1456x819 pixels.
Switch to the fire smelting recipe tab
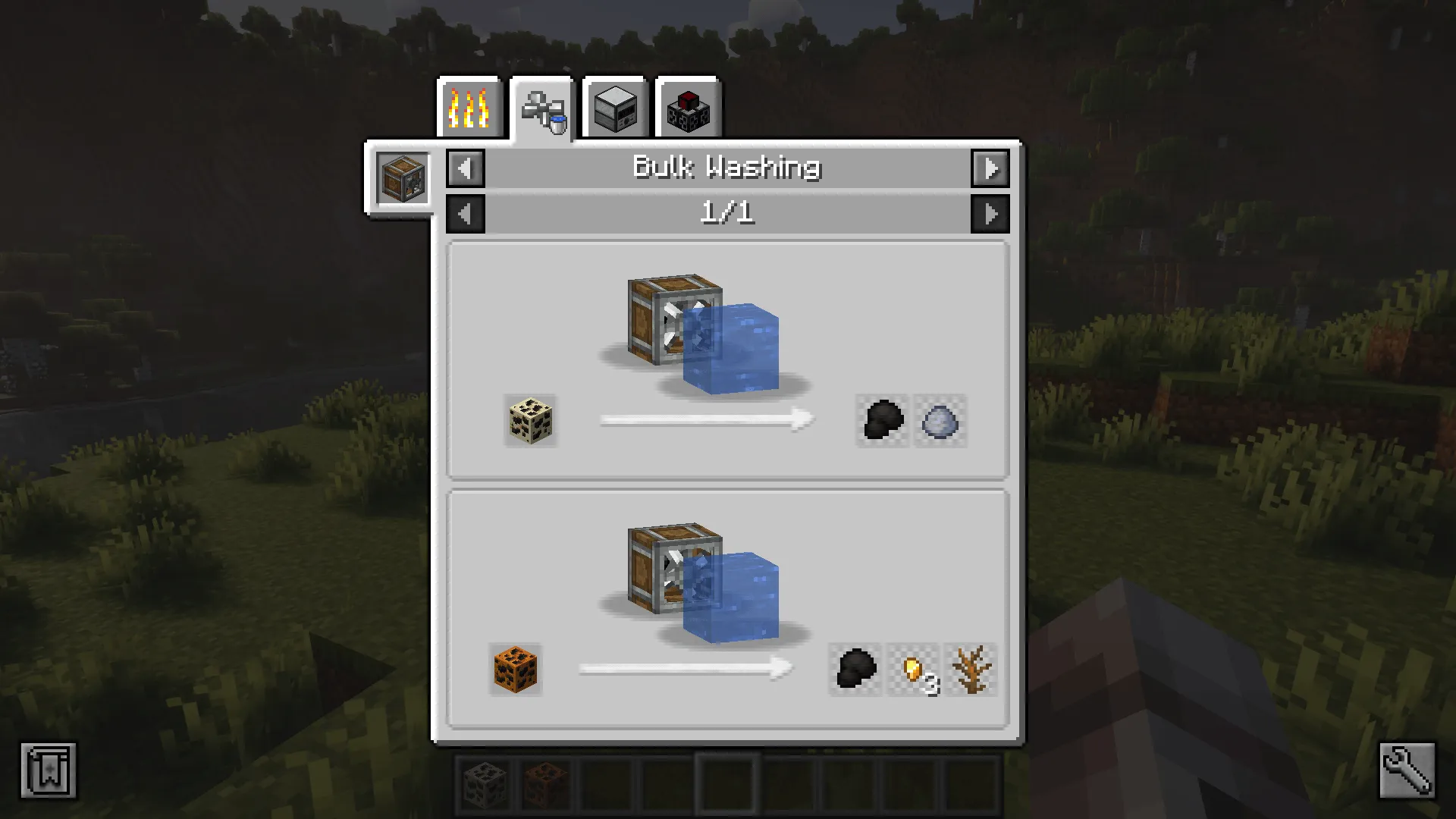(469, 108)
